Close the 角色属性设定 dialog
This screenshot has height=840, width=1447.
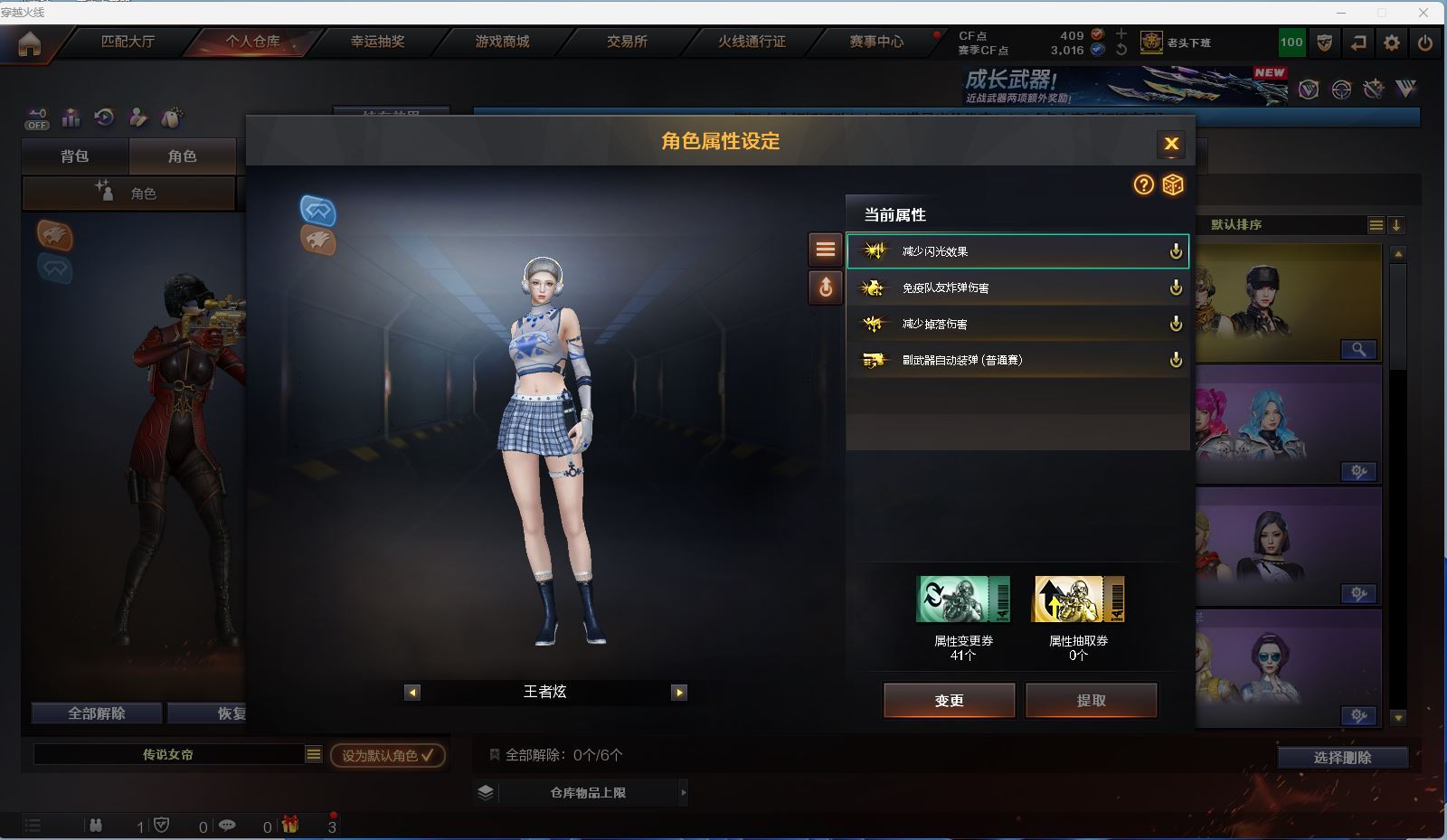tap(1171, 143)
